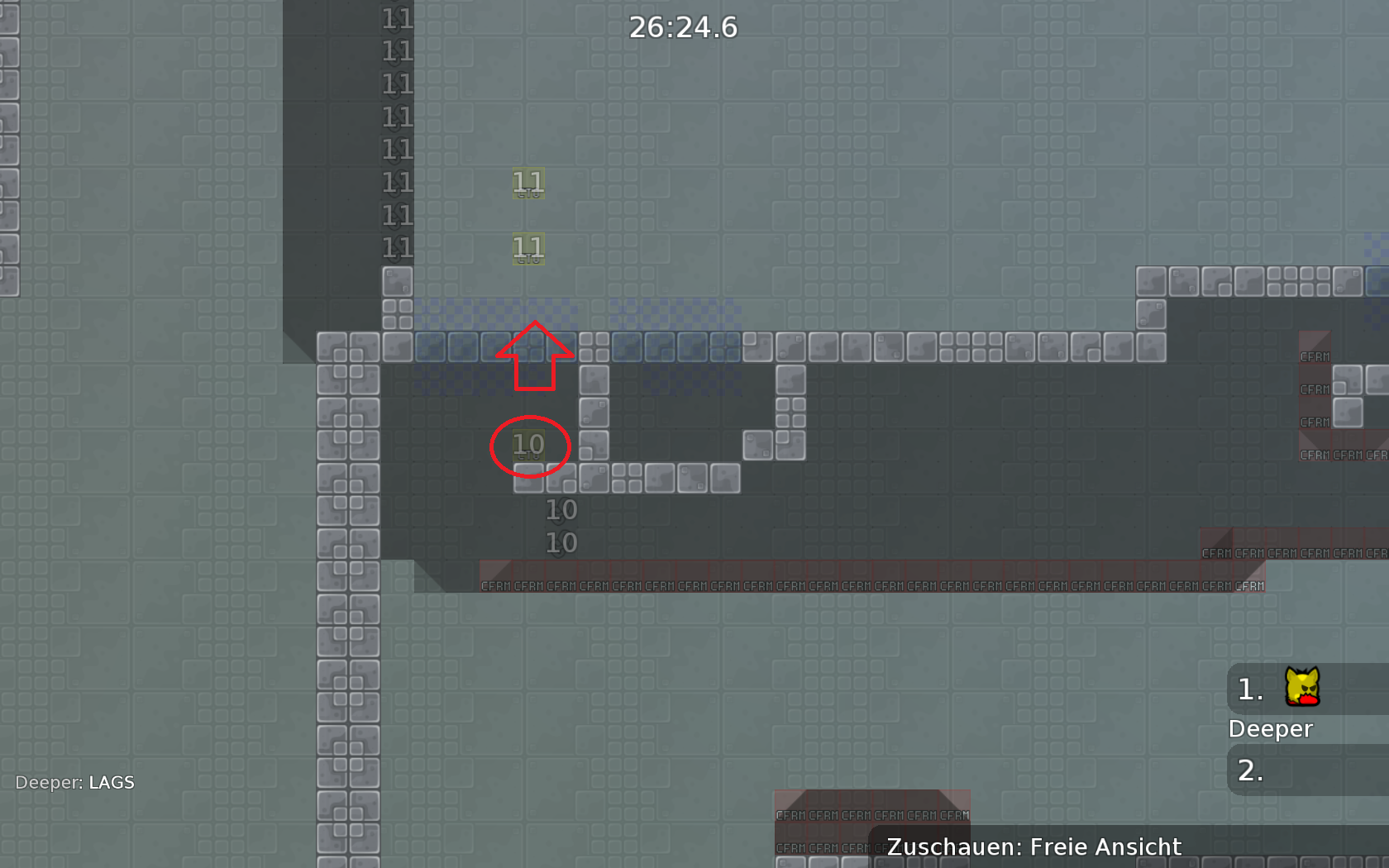Click the chat message "Deeper: LAGS"
This screenshot has height=868, width=1389.
(x=75, y=782)
